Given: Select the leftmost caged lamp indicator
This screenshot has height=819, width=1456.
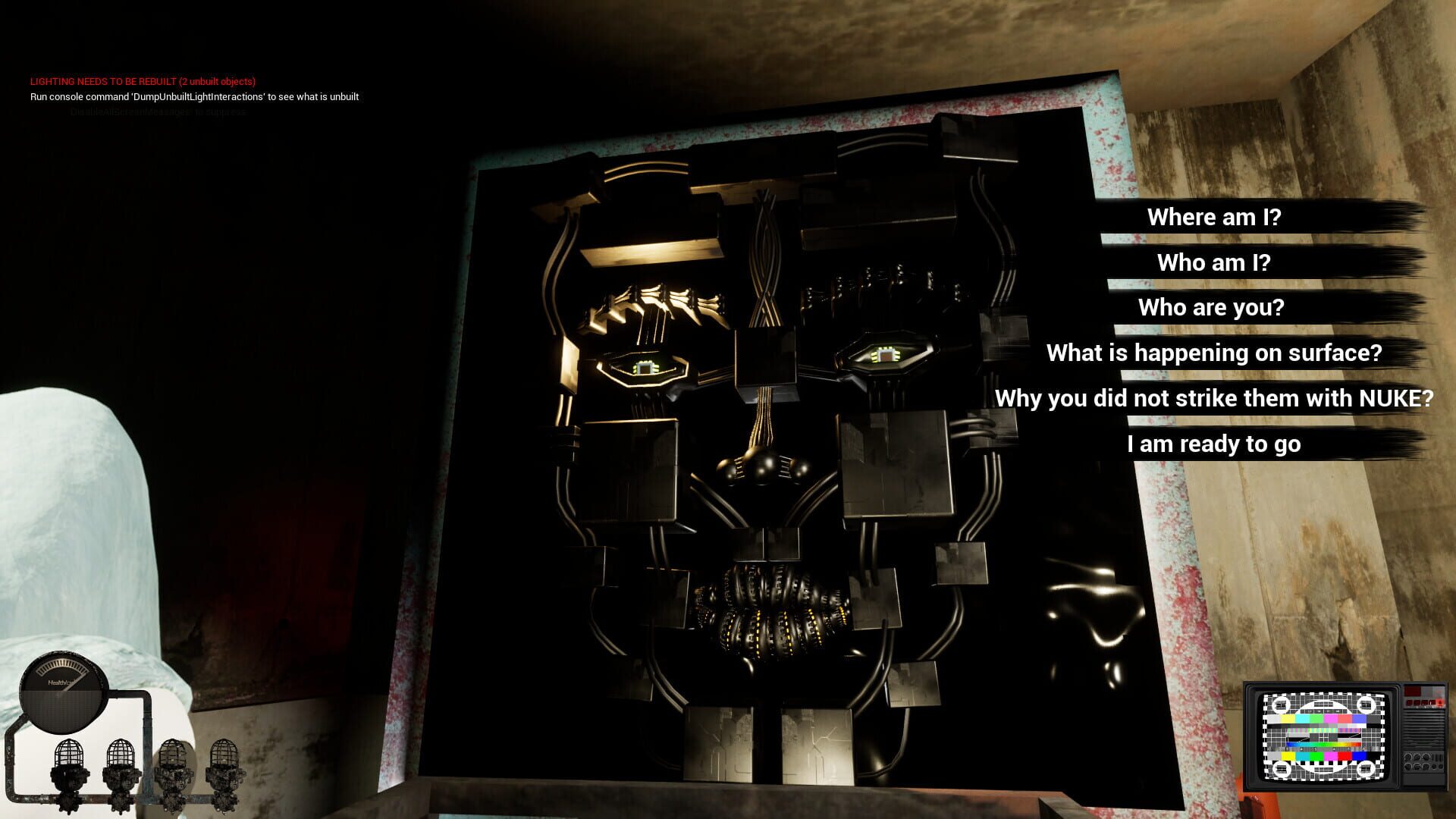Looking at the screenshot, I should (70, 758).
